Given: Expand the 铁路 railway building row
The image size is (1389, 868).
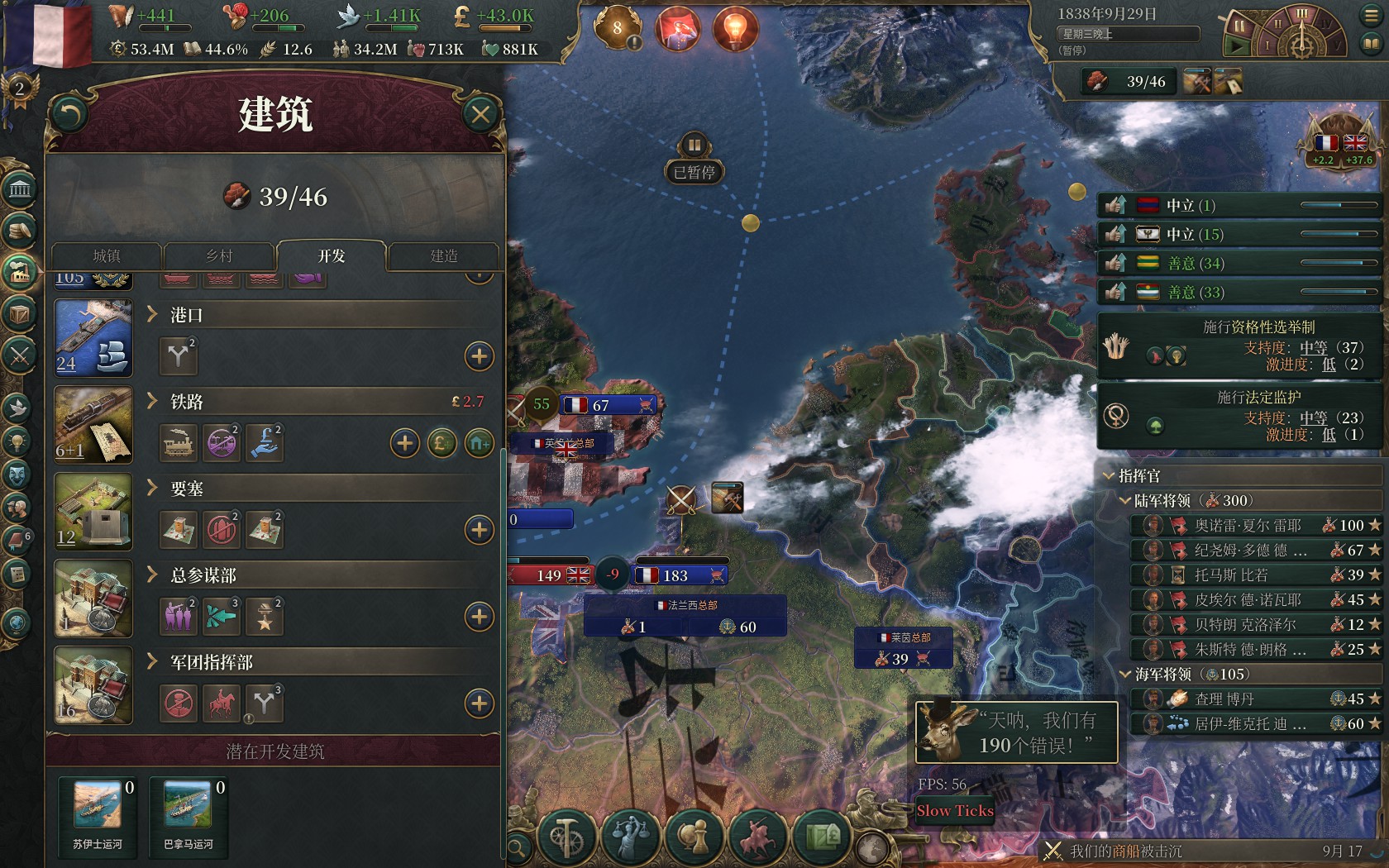Looking at the screenshot, I should [152, 401].
